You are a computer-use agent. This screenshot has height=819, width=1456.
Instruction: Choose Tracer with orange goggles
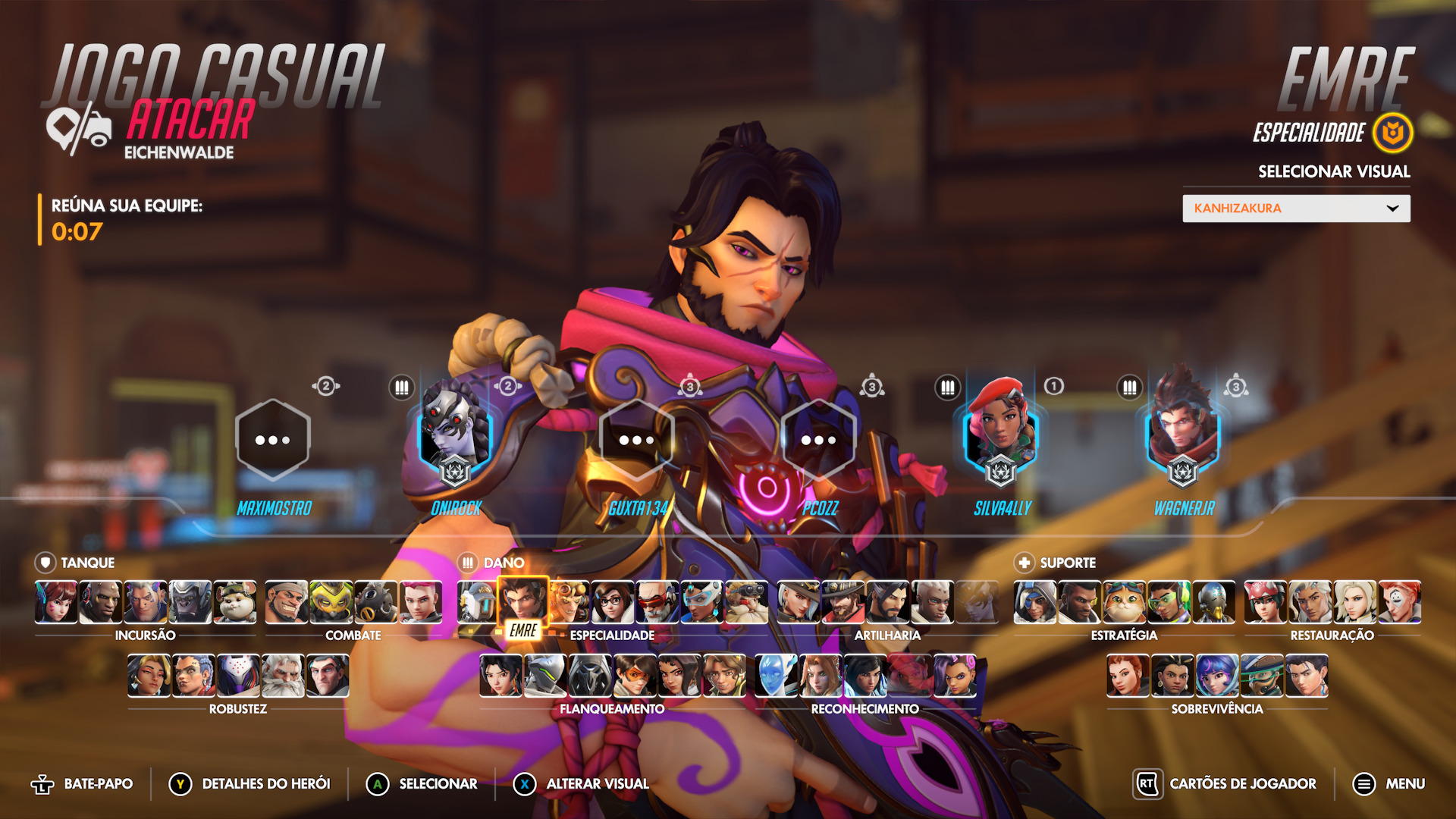click(x=635, y=676)
